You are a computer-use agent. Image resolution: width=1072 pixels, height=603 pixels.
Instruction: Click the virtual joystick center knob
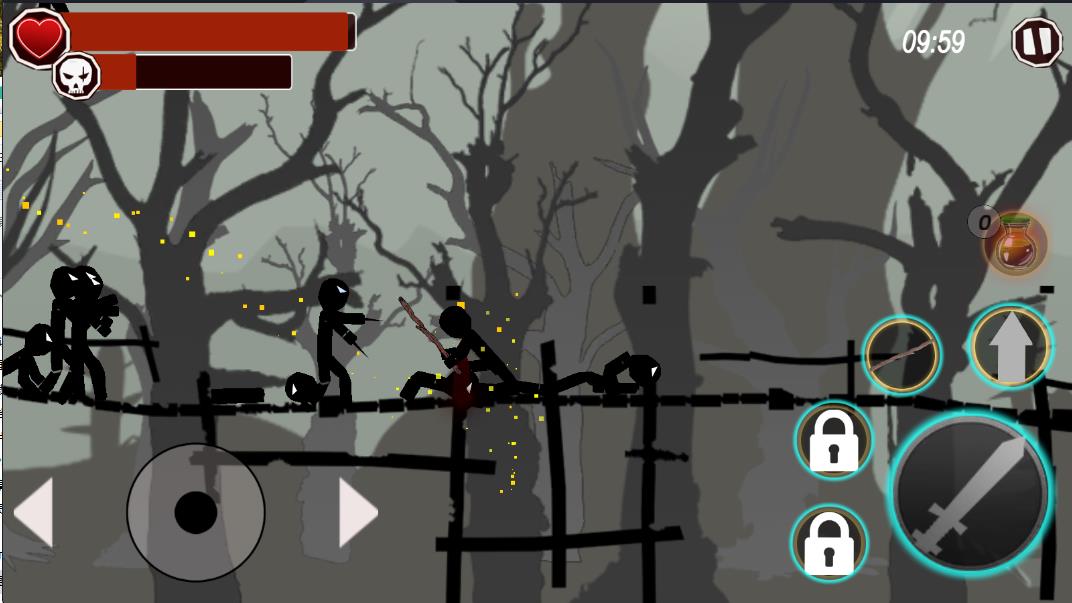tap(196, 512)
